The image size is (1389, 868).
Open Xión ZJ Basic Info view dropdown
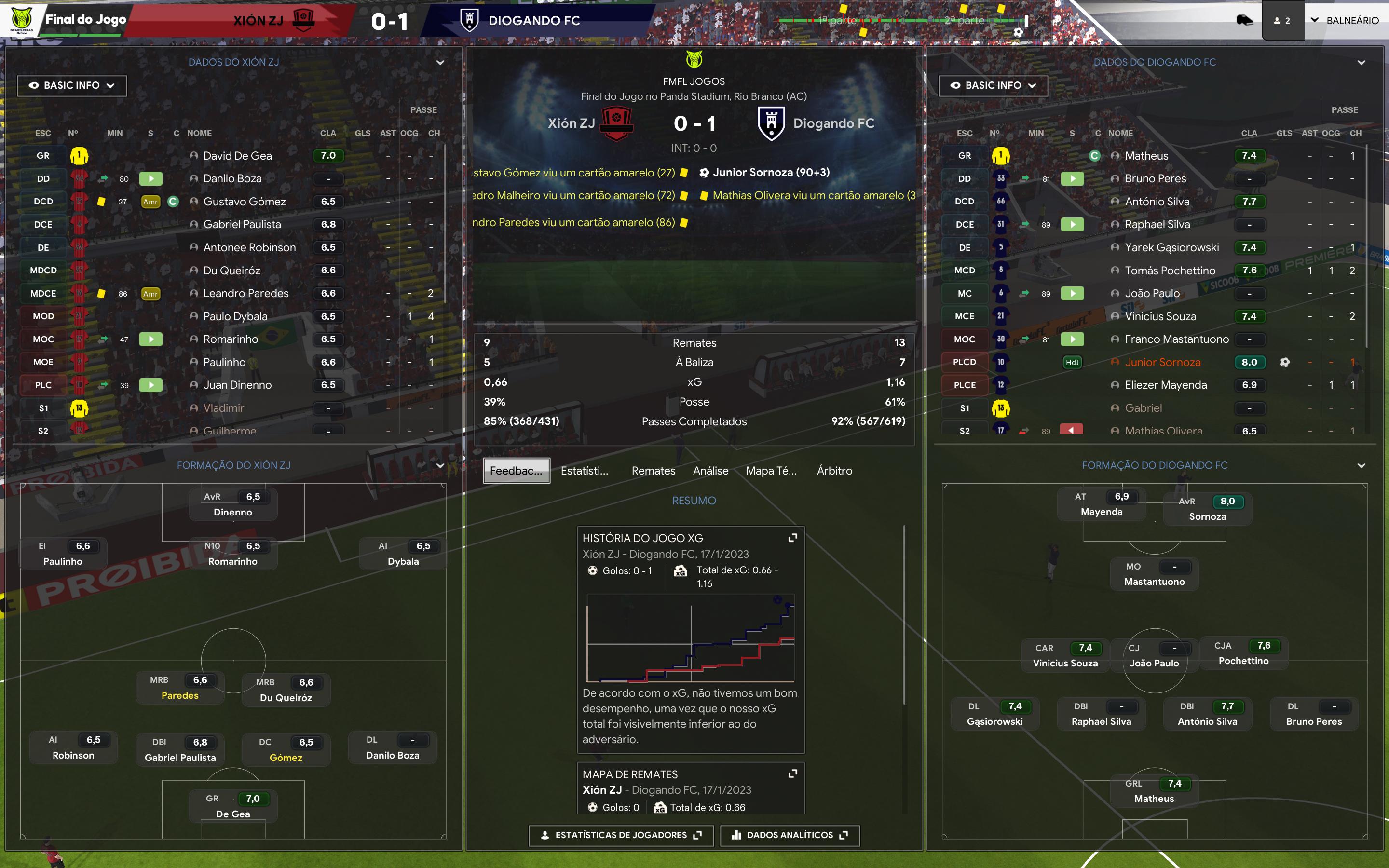(x=72, y=85)
